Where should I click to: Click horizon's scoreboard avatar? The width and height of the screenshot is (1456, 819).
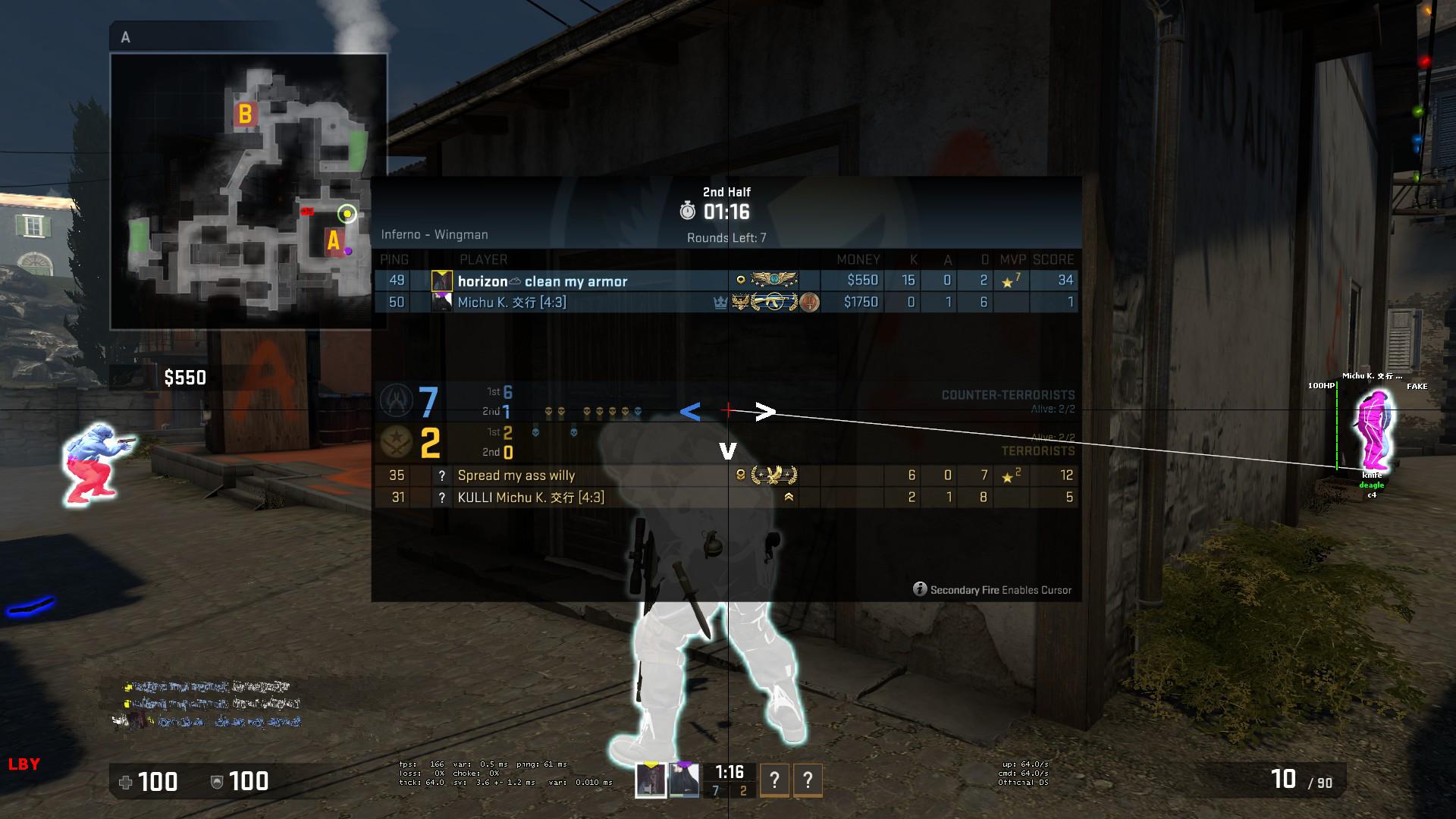coord(442,281)
